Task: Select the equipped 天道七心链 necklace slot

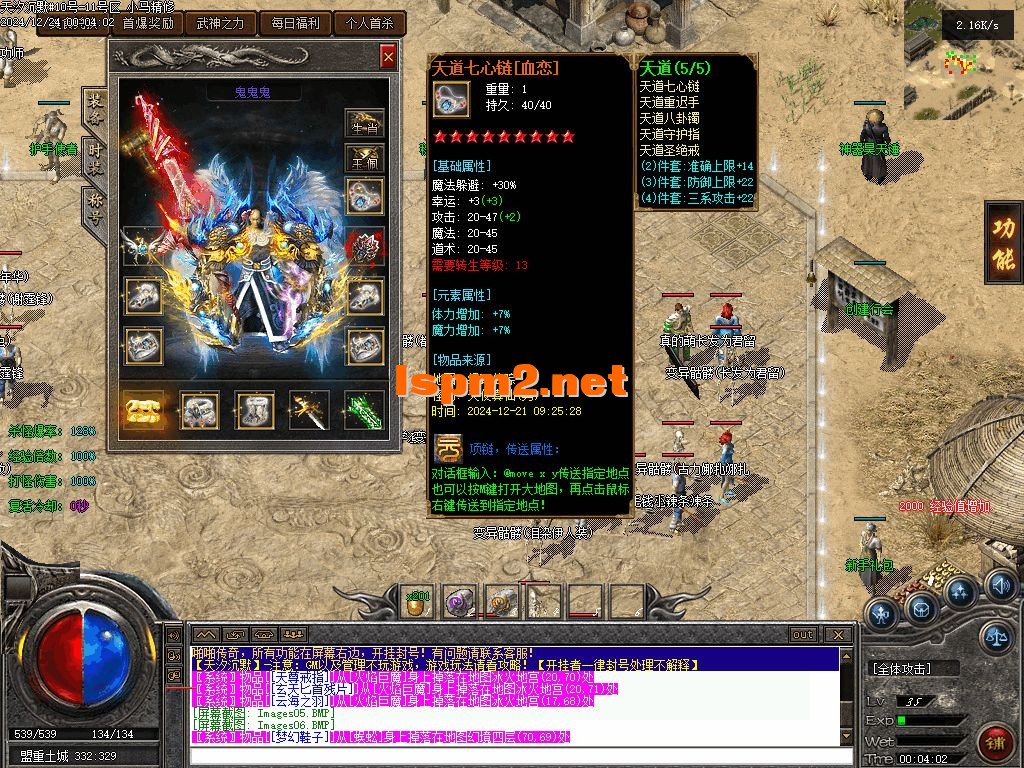Action: click(x=365, y=195)
